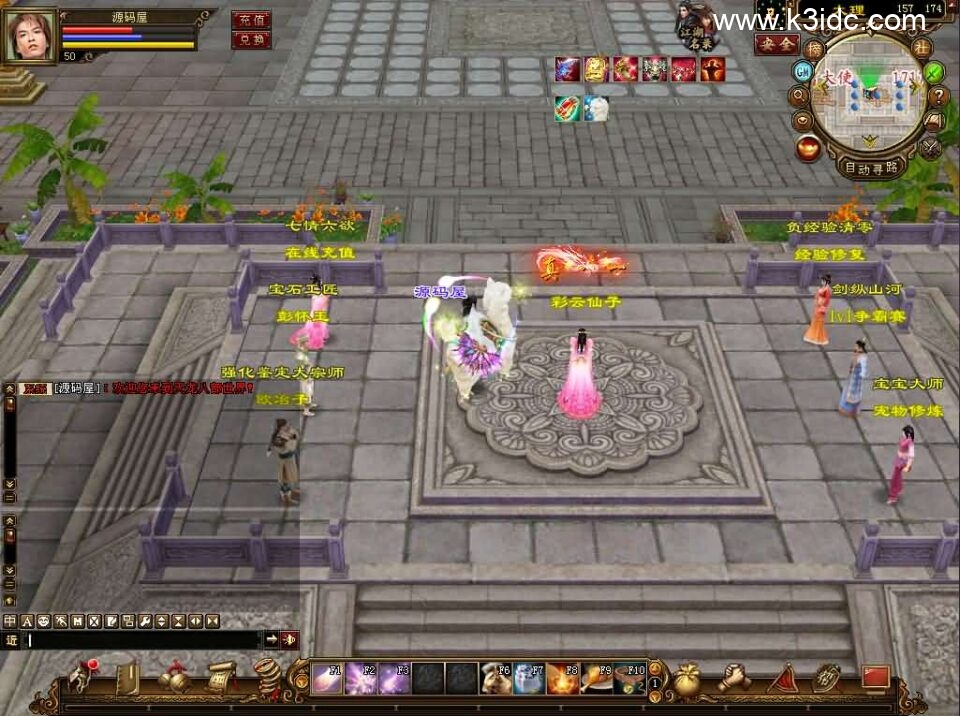Activate the F8 fire skill slot

[x=563, y=679]
